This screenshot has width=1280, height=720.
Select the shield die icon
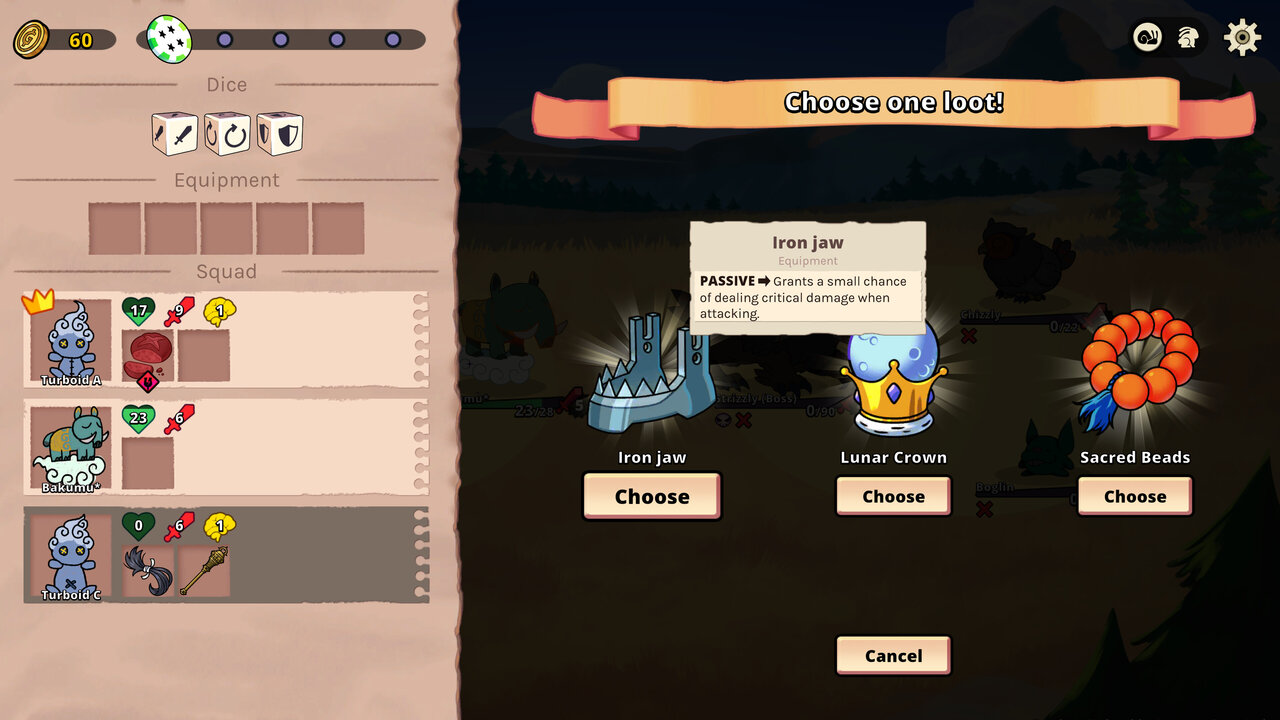tap(278, 133)
